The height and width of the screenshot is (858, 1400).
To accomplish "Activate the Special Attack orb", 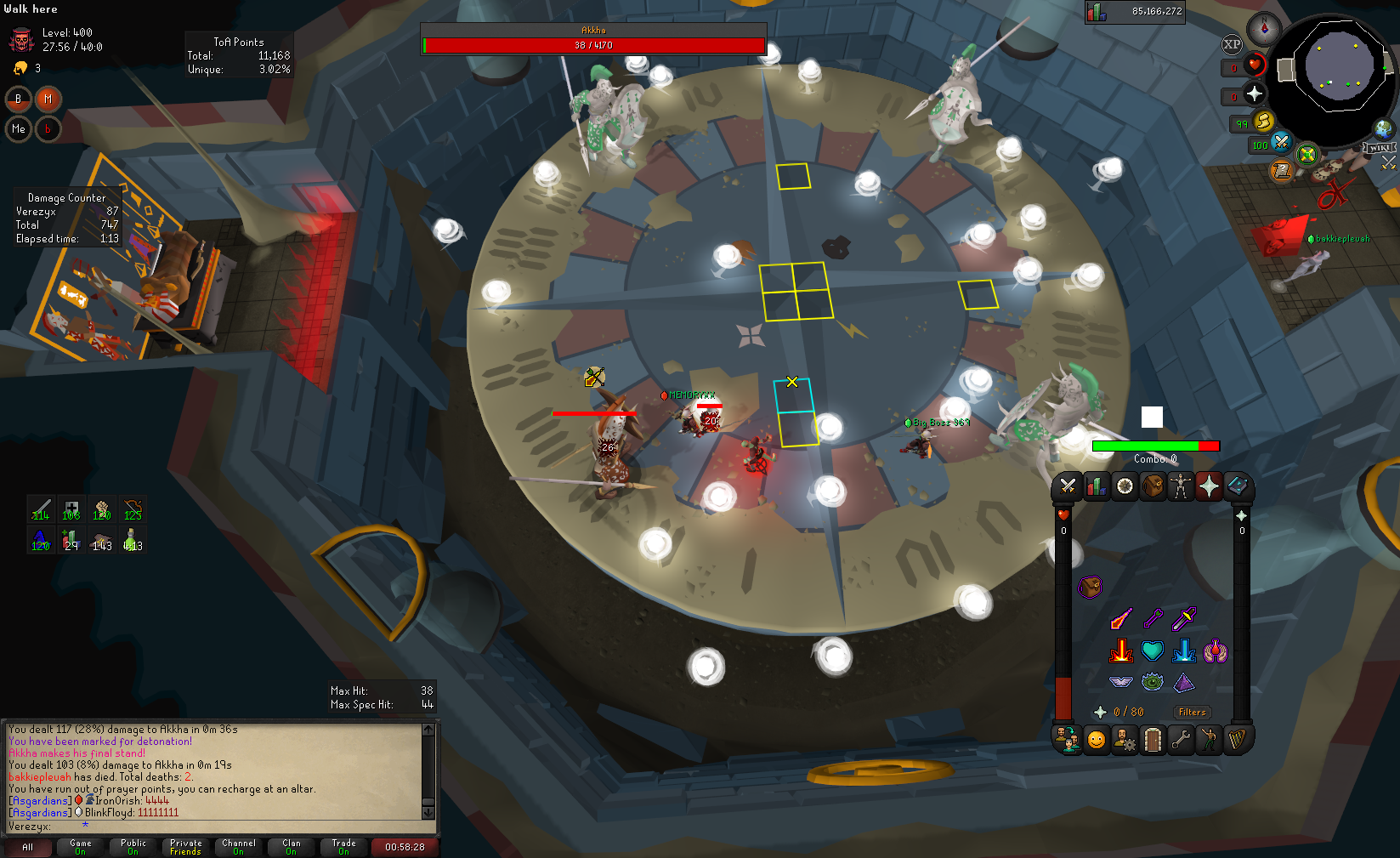I will click(1281, 142).
